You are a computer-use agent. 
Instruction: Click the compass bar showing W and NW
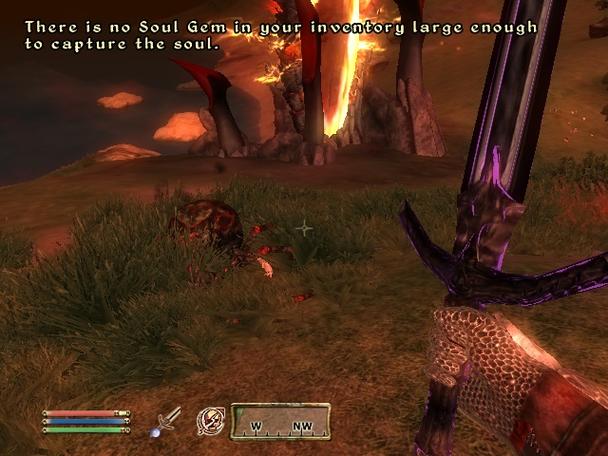281,421
